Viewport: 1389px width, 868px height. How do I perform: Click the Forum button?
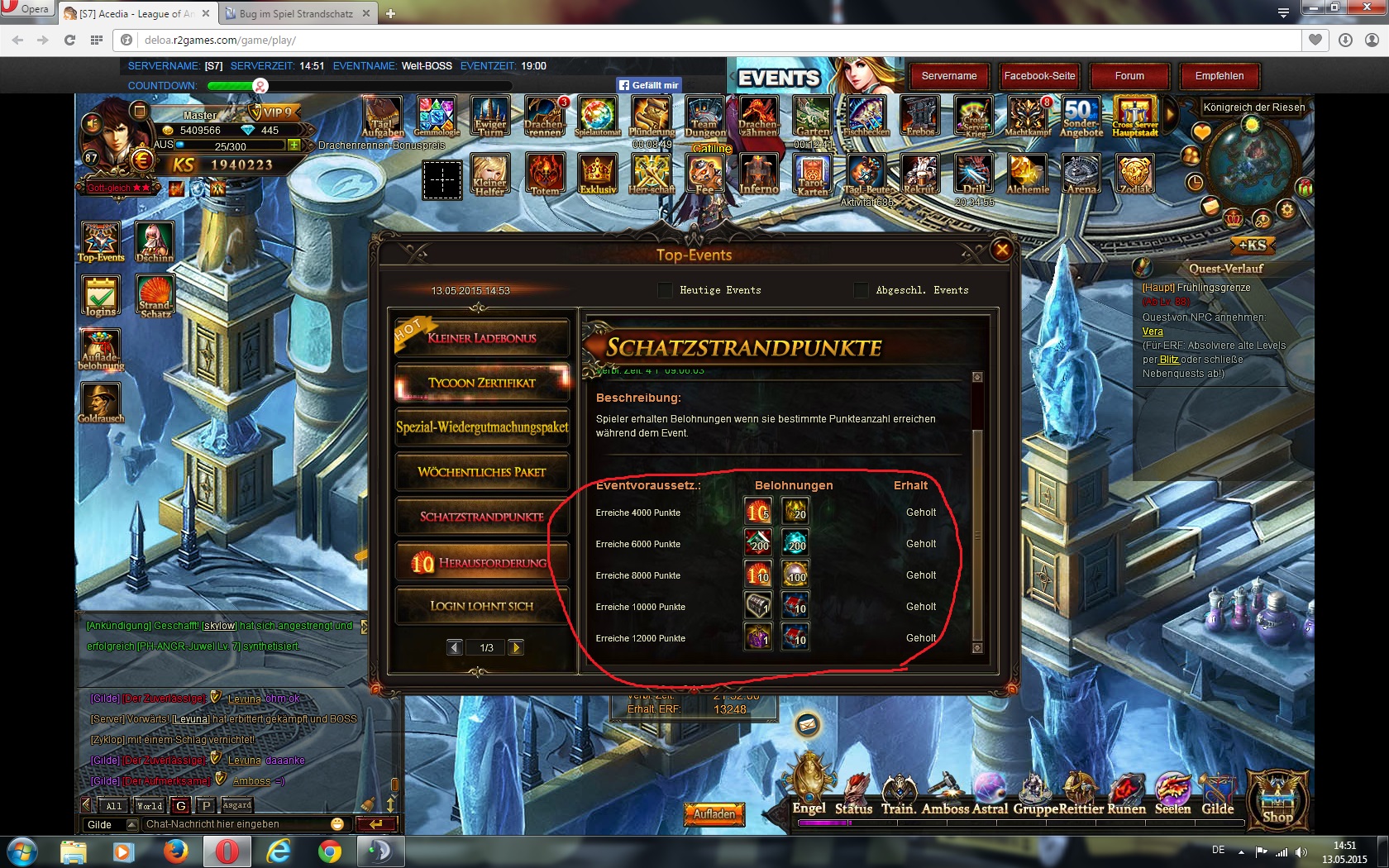(x=1129, y=76)
